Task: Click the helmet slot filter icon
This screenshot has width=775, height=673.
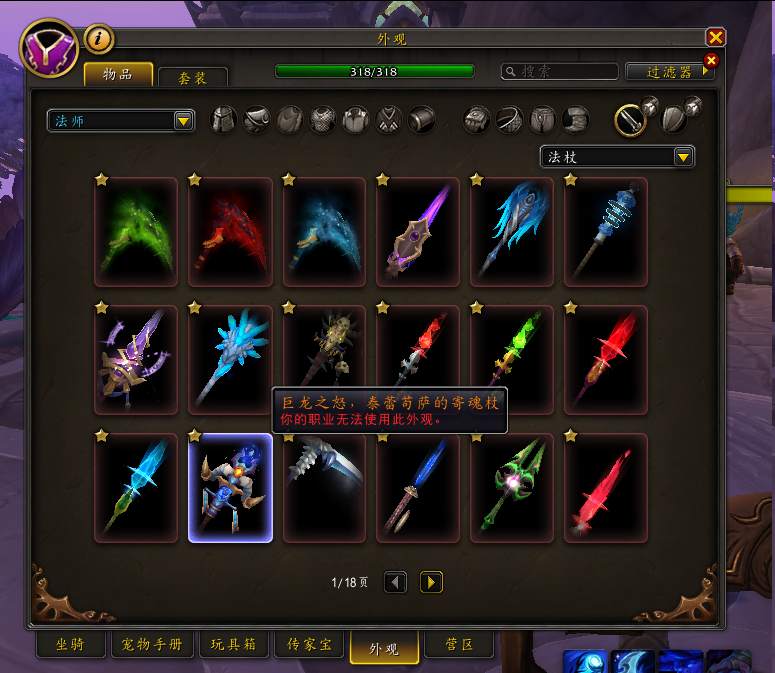Action: point(224,120)
